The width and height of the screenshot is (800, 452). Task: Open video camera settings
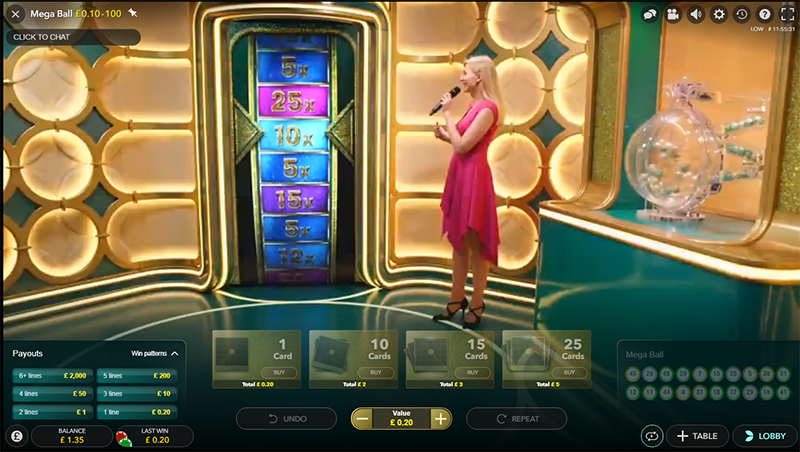click(673, 15)
